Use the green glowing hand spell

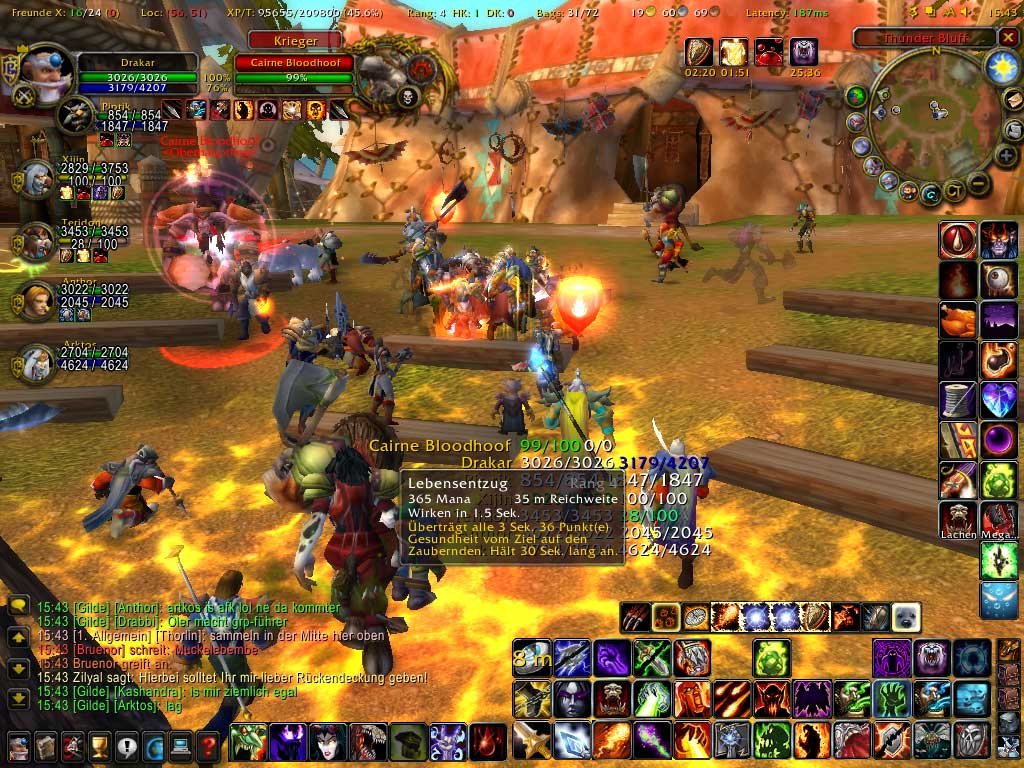pos(650,699)
